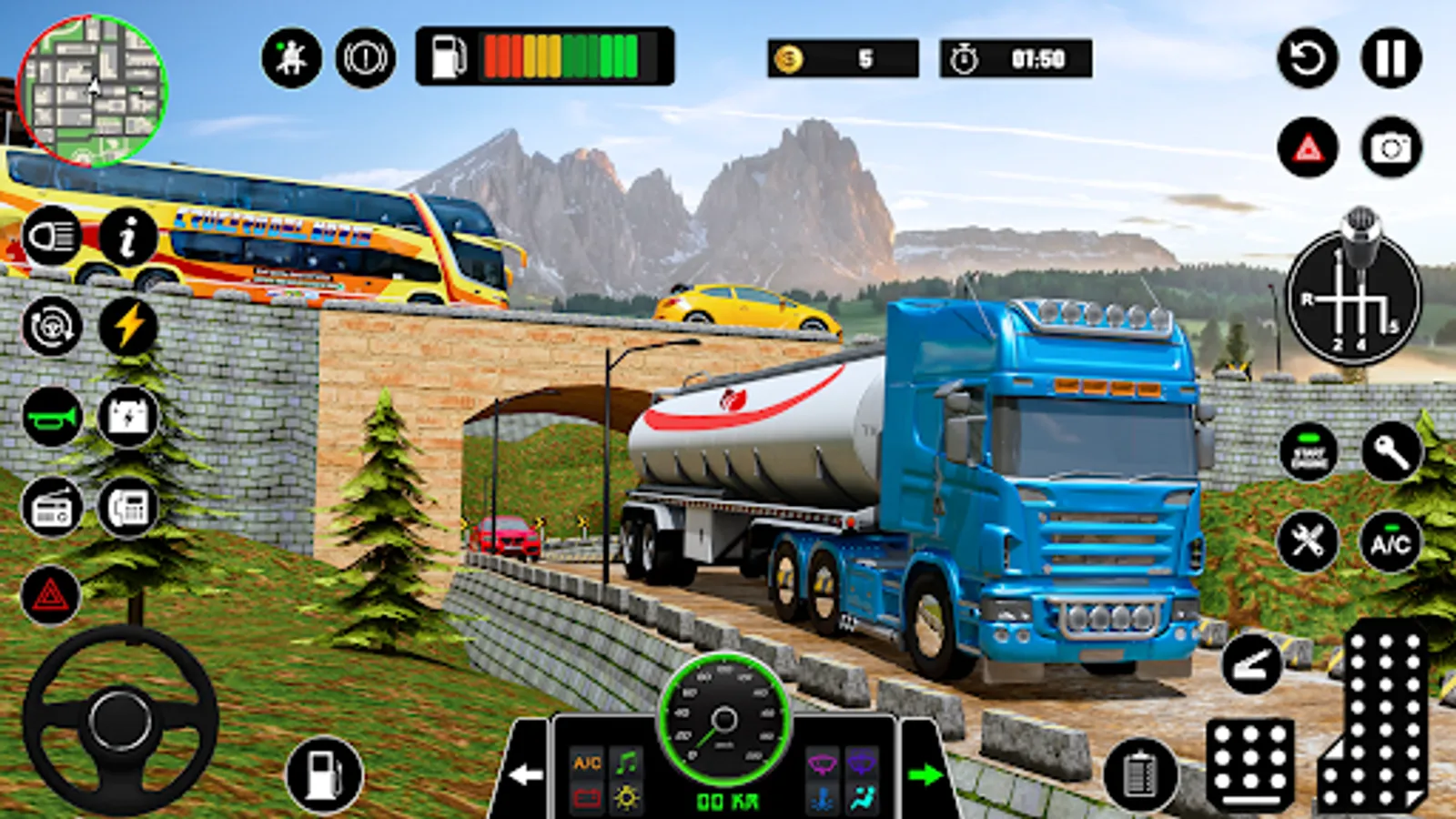This screenshot has width=1456, height=819.
Task: Start the engine with the key button
Action: tap(1390, 450)
